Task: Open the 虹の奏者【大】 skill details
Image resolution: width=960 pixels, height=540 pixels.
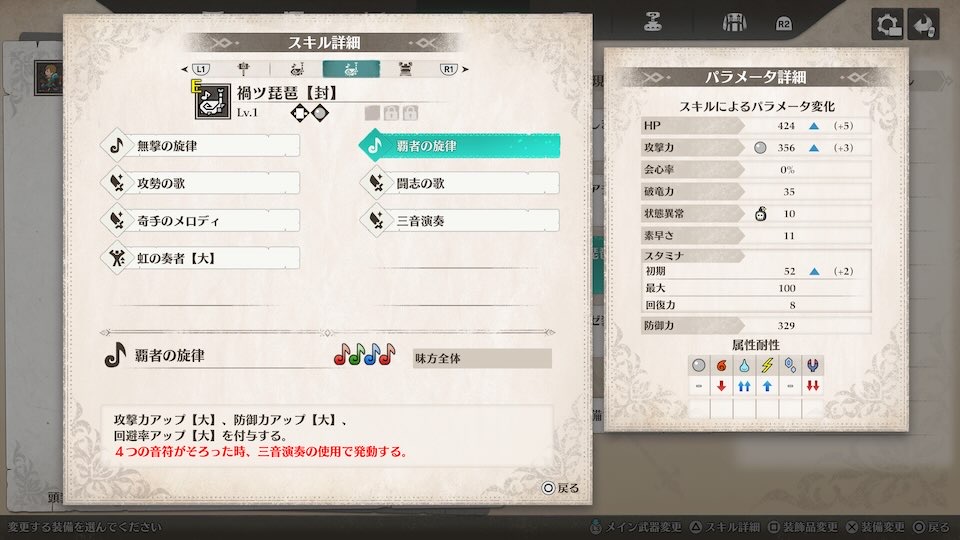Action: click(x=203, y=258)
